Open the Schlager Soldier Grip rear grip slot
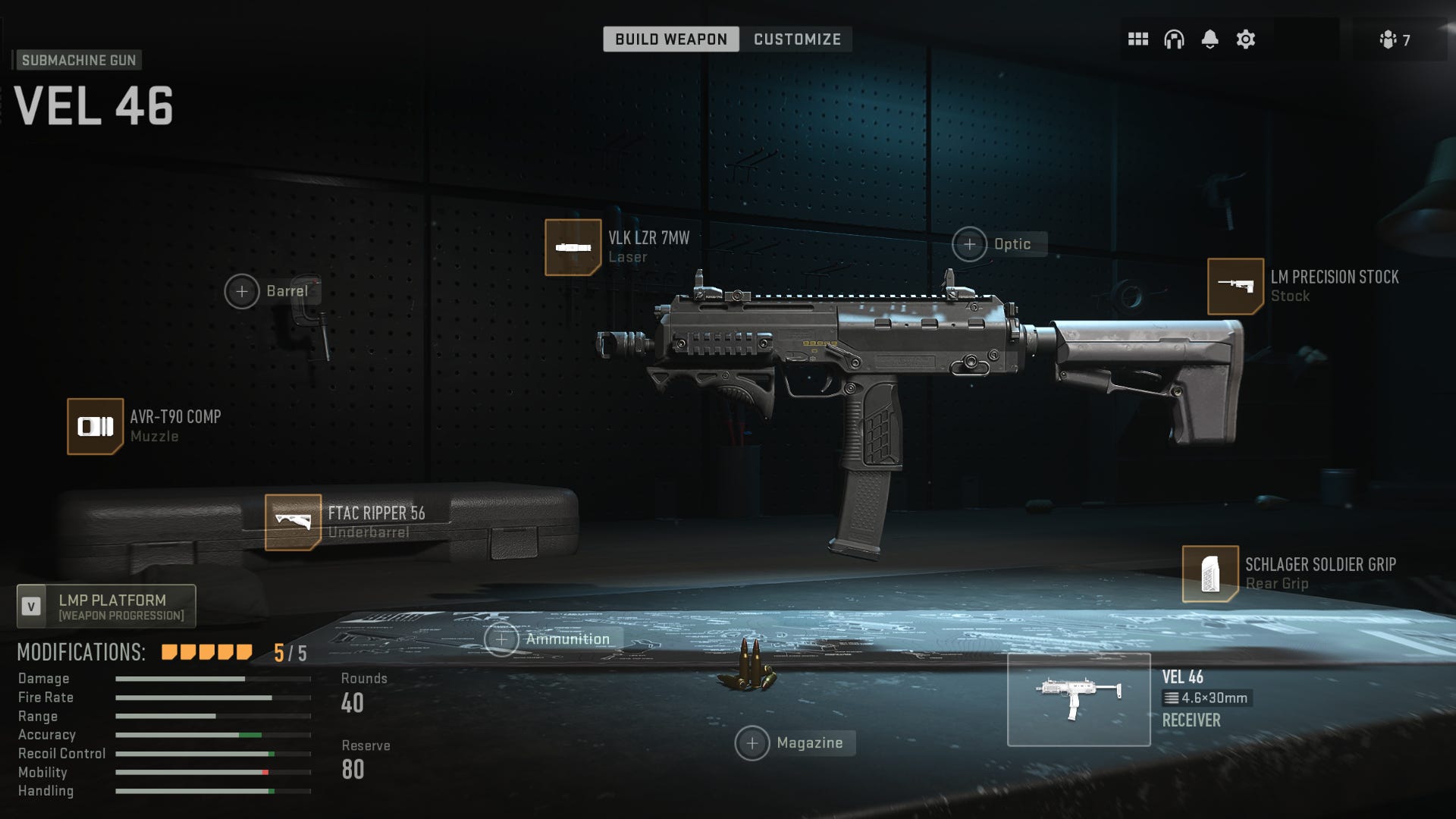 (x=1210, y=574)
